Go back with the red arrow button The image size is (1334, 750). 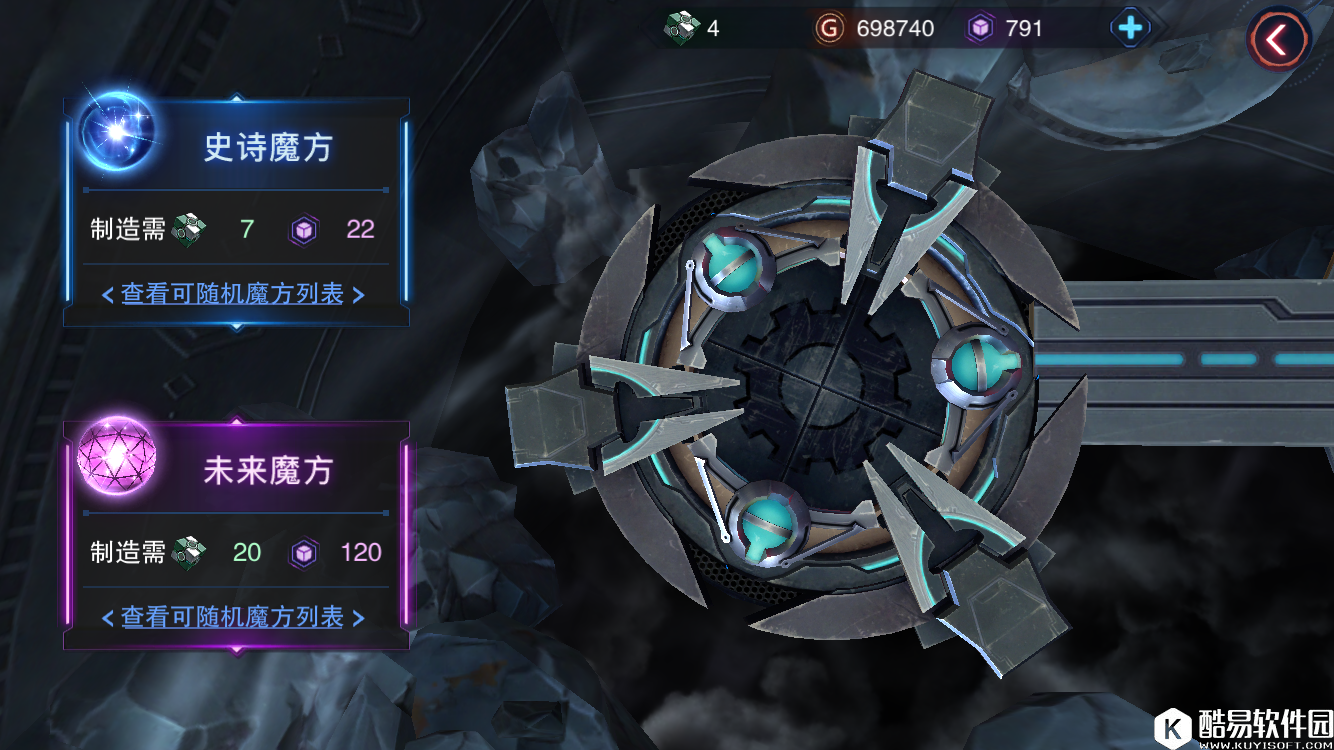tap(1277, 39)
